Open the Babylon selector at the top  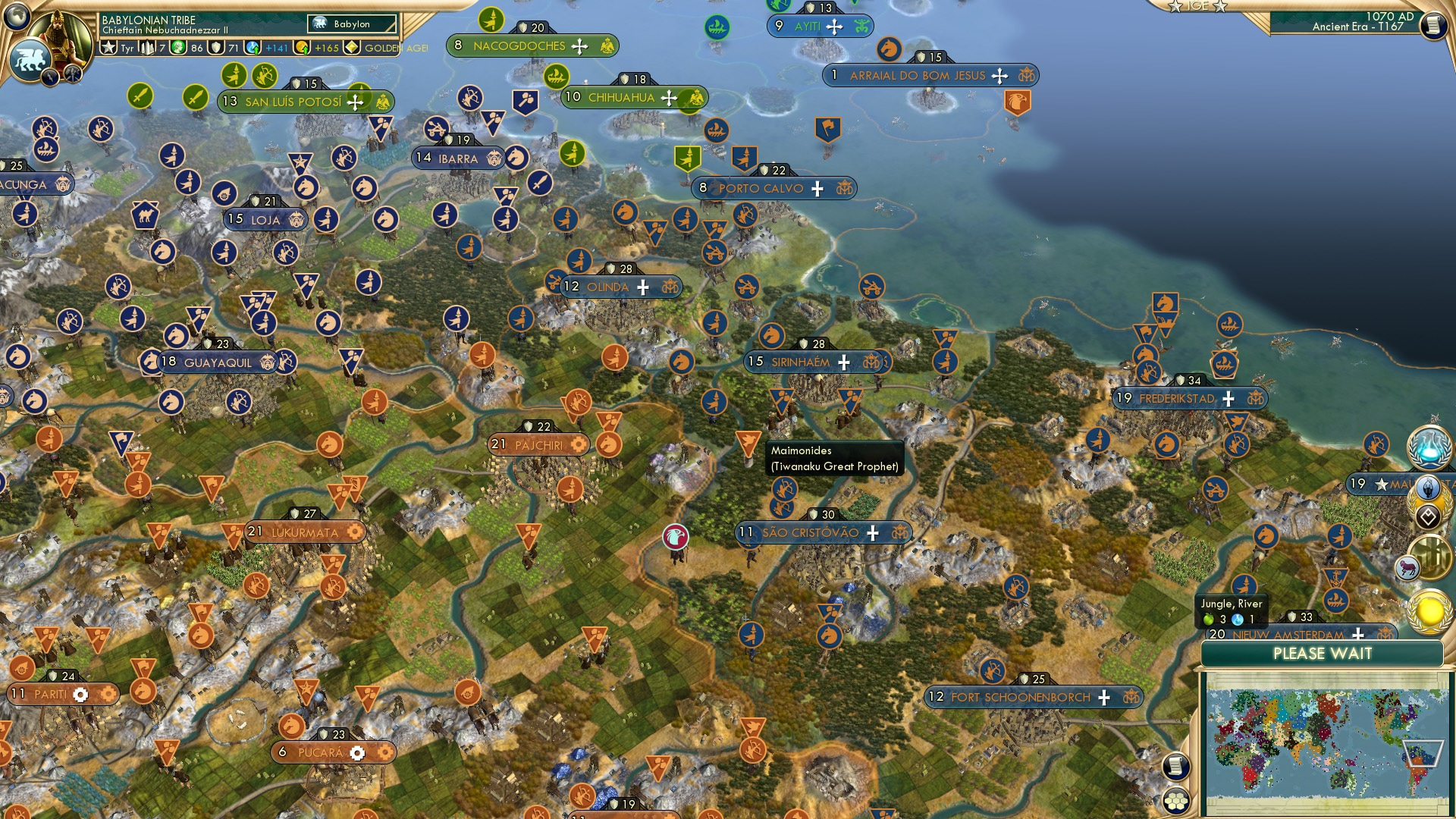[x=350, y=24]
